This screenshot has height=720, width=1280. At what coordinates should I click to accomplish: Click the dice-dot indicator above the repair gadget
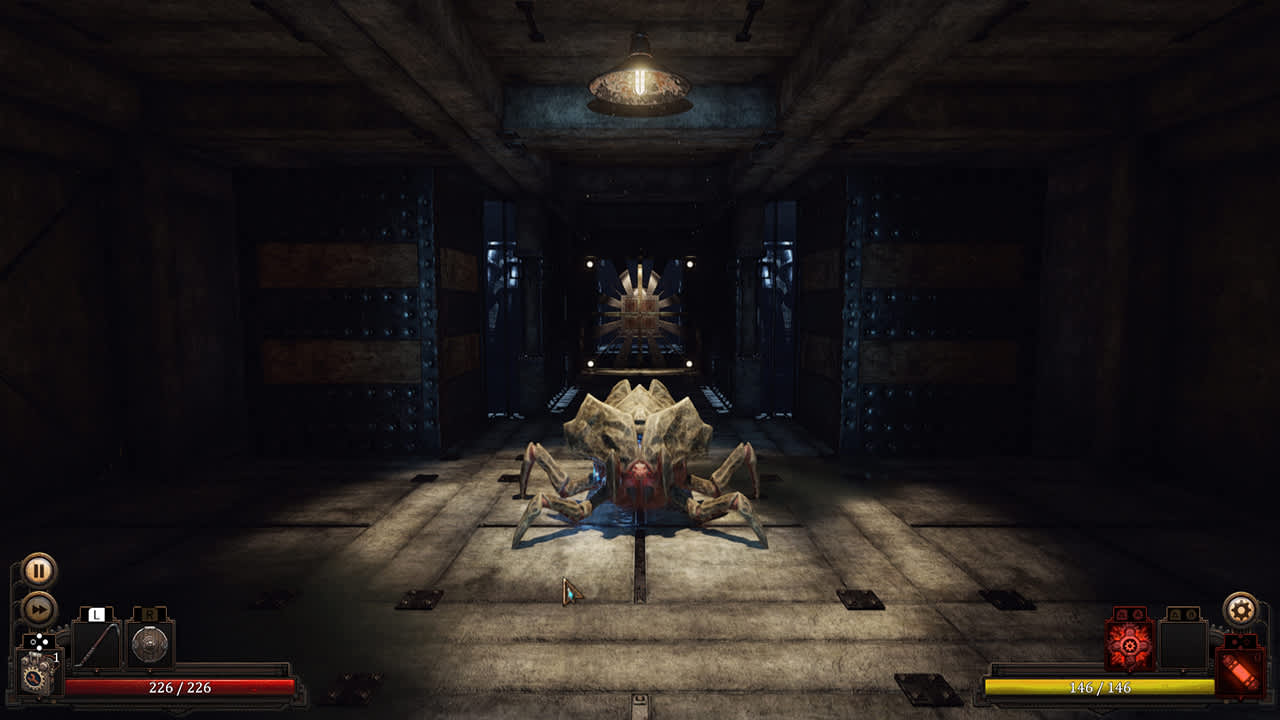point(39,641)
